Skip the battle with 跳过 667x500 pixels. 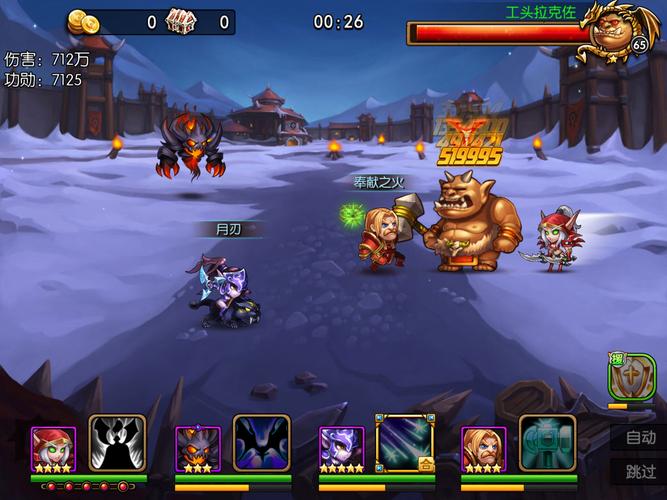coord(640,471)
